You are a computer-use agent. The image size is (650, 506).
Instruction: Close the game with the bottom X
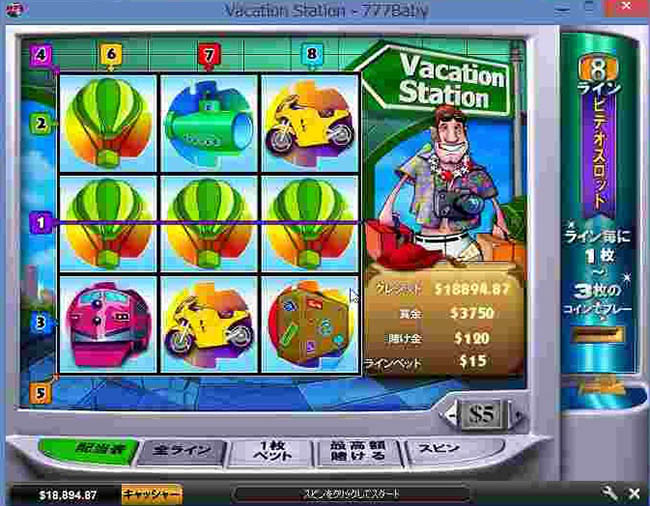(x=633, y=494)
